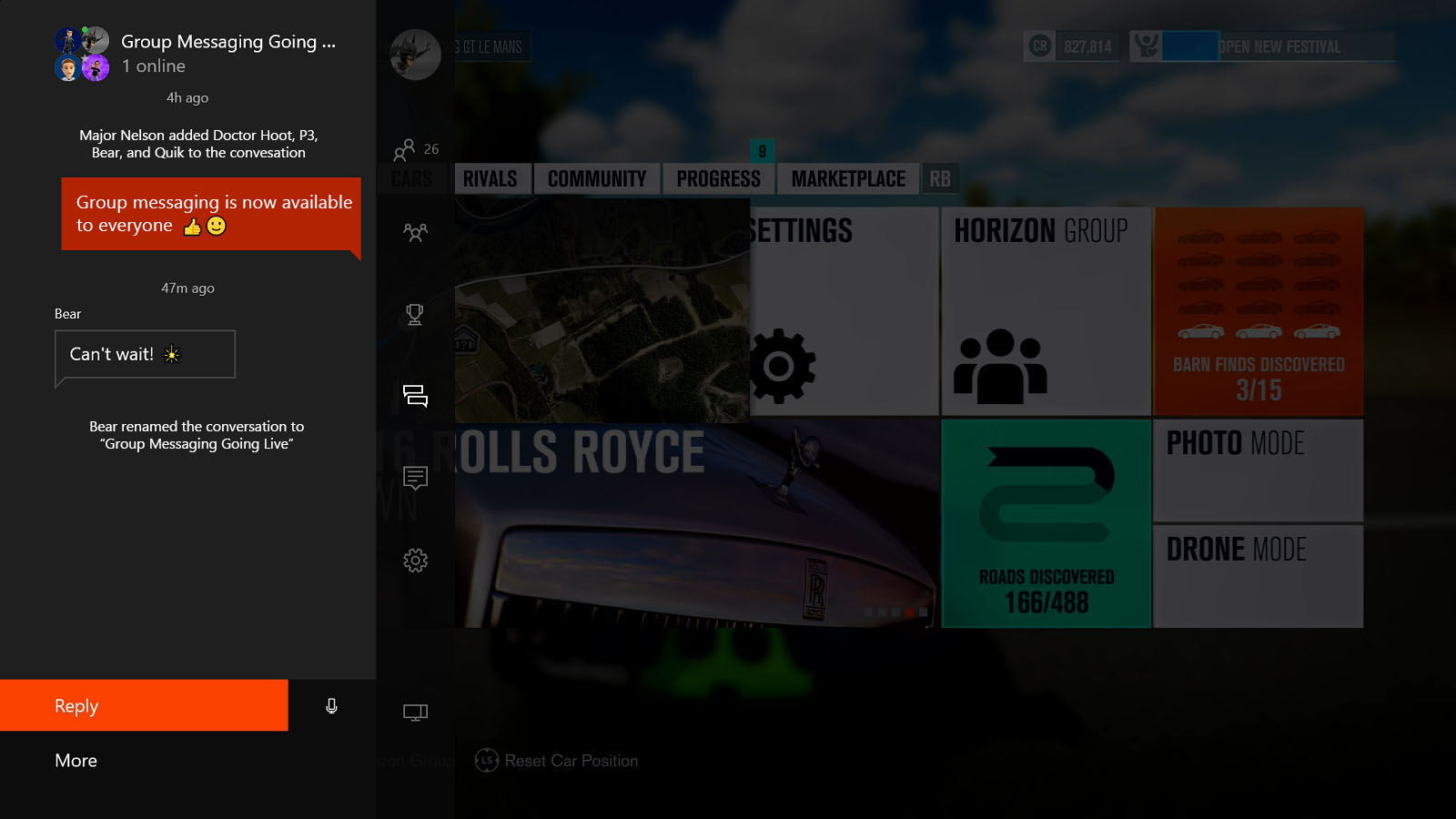Image resolution: width=1456 pixels, height=819 pixels.
Task: Open the Roads Discovered tile
Action: [1046, 523]
